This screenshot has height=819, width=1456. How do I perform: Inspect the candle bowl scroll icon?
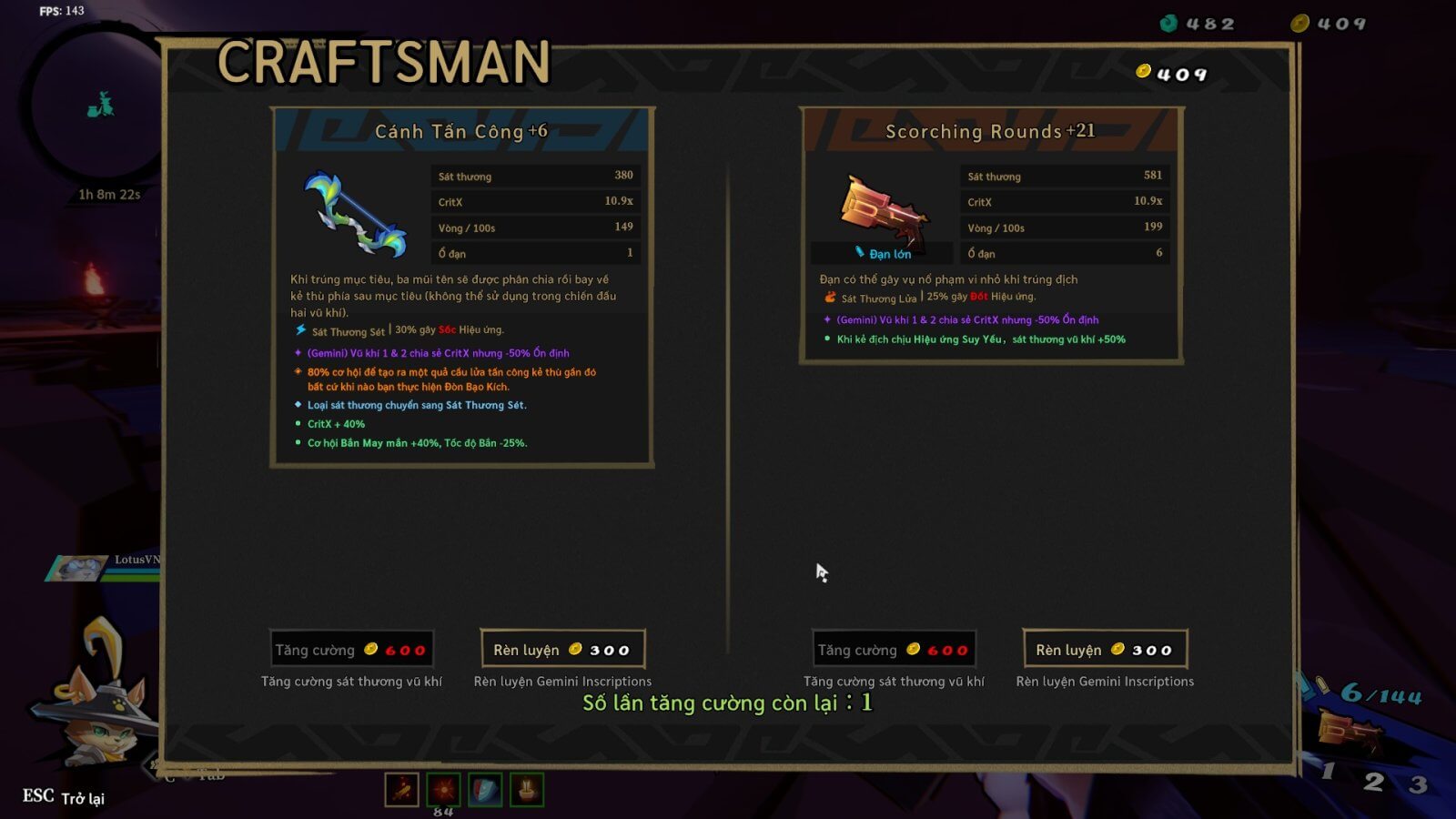(527, 790)
